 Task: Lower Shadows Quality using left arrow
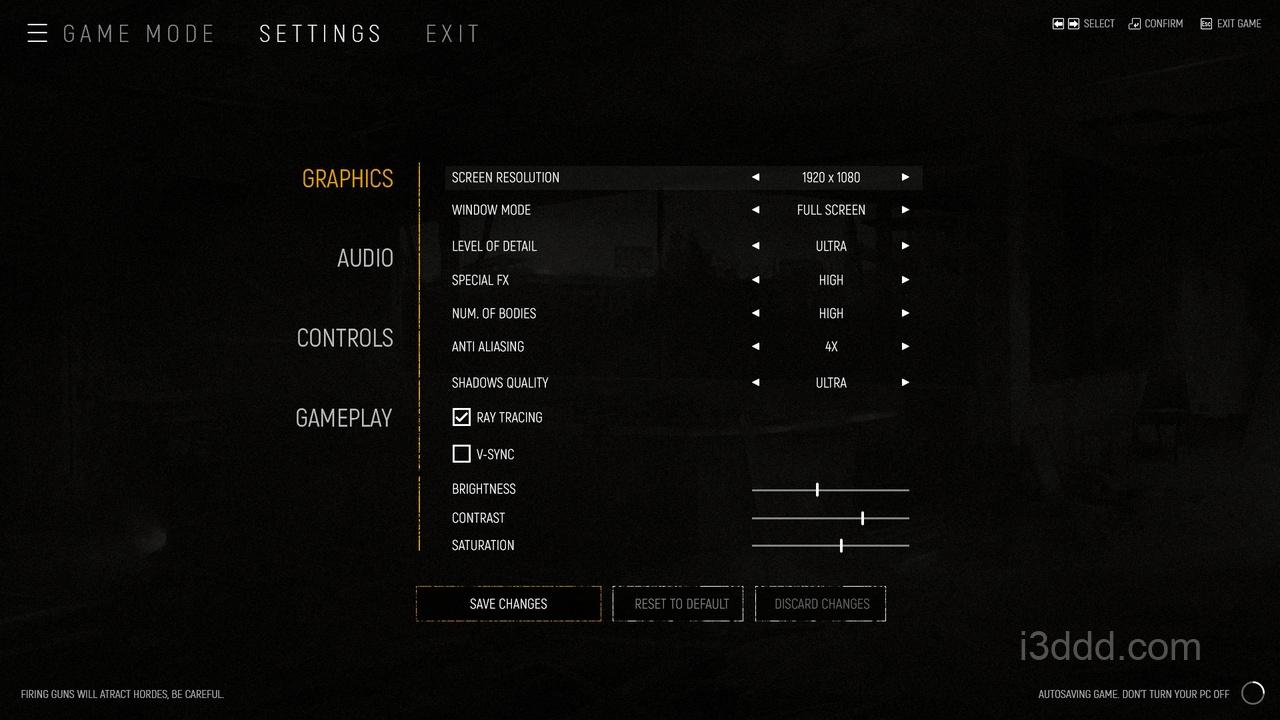[756, 382]
